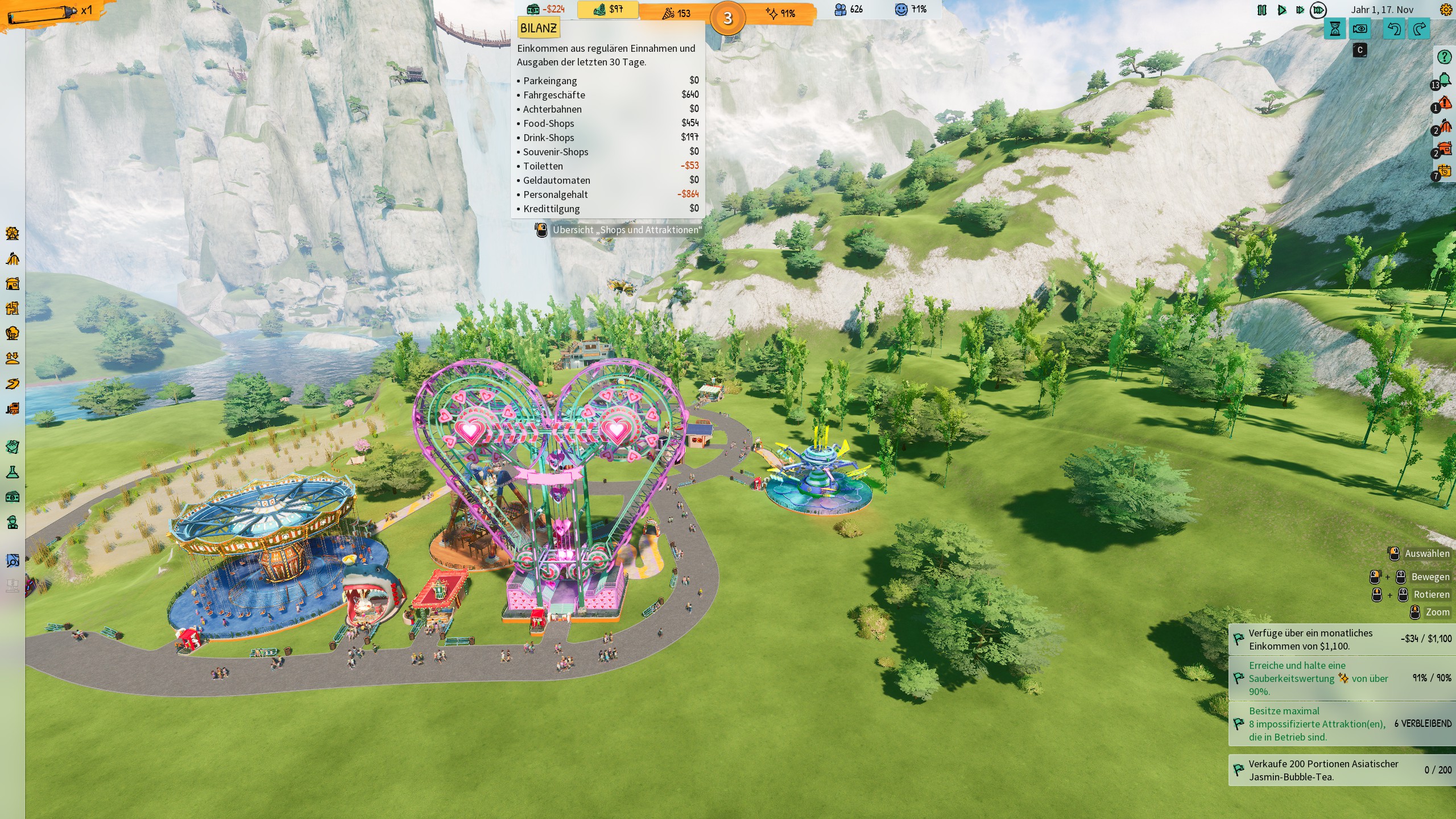Open the shops building menu

13,283
